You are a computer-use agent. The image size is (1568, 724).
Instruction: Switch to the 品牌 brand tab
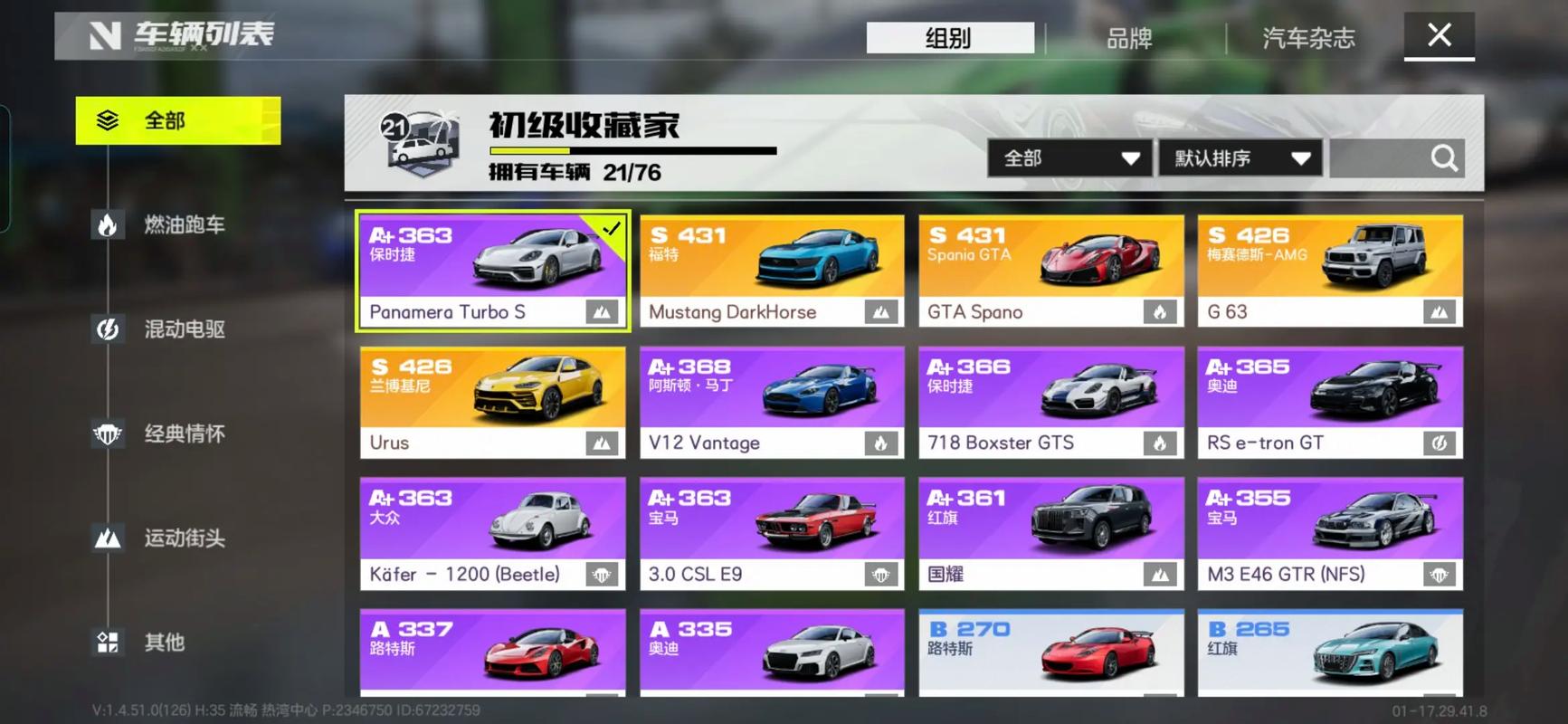(x=1129, y=38)
